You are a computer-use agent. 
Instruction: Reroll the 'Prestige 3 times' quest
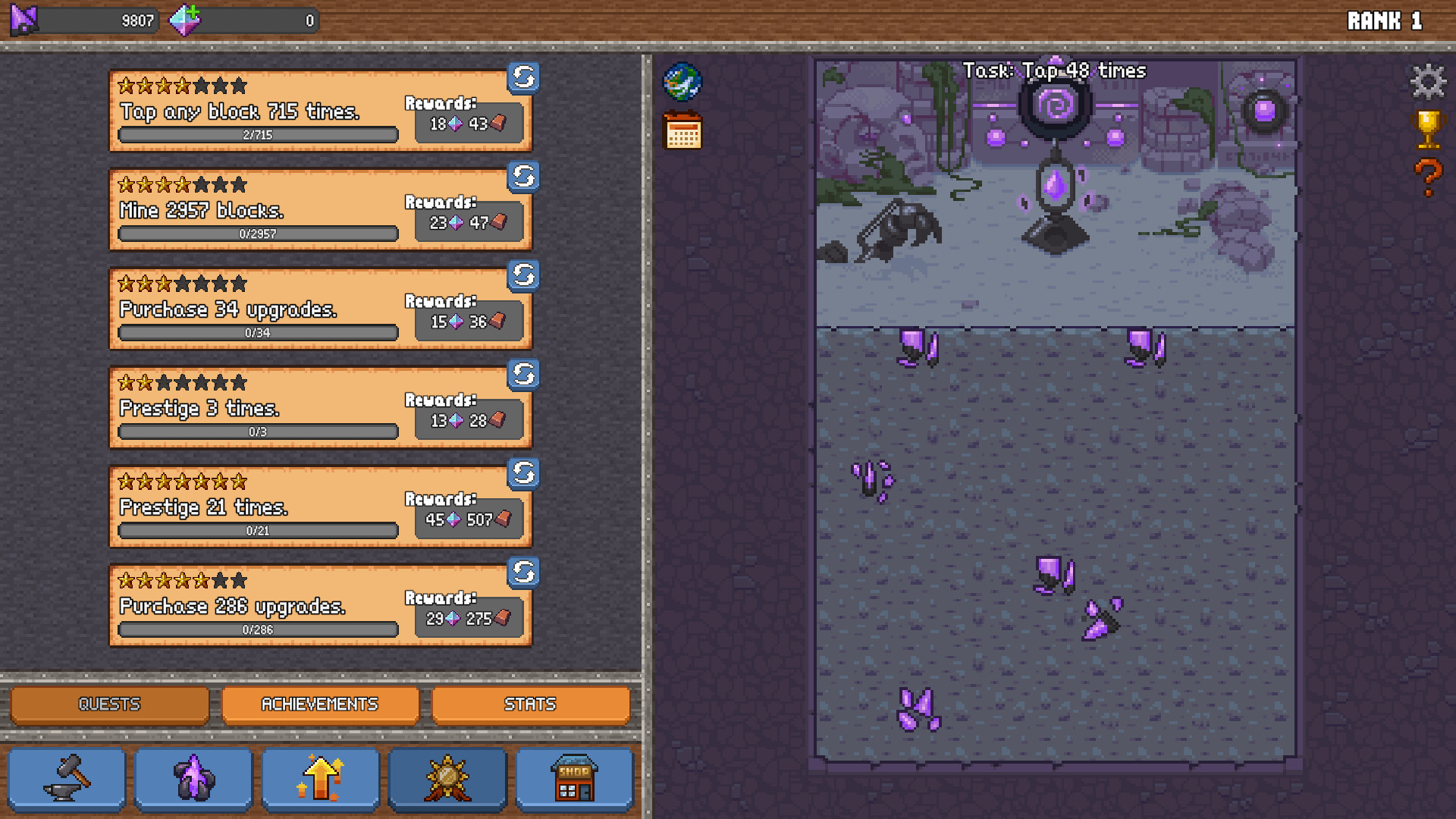click(x=523, y=375)
